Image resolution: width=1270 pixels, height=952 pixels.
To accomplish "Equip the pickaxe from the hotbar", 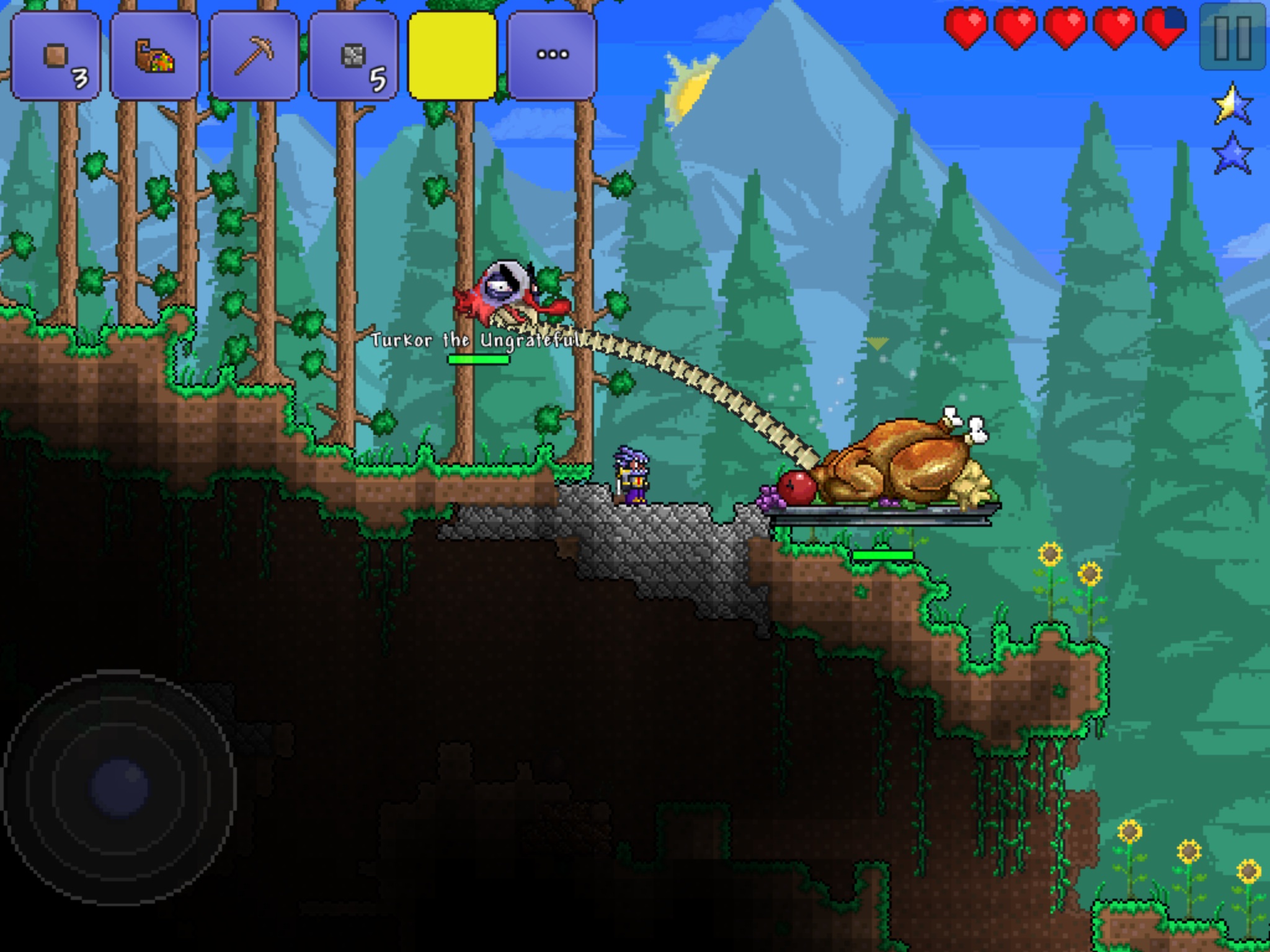I will pyautogui.click(x=254, y=56).
